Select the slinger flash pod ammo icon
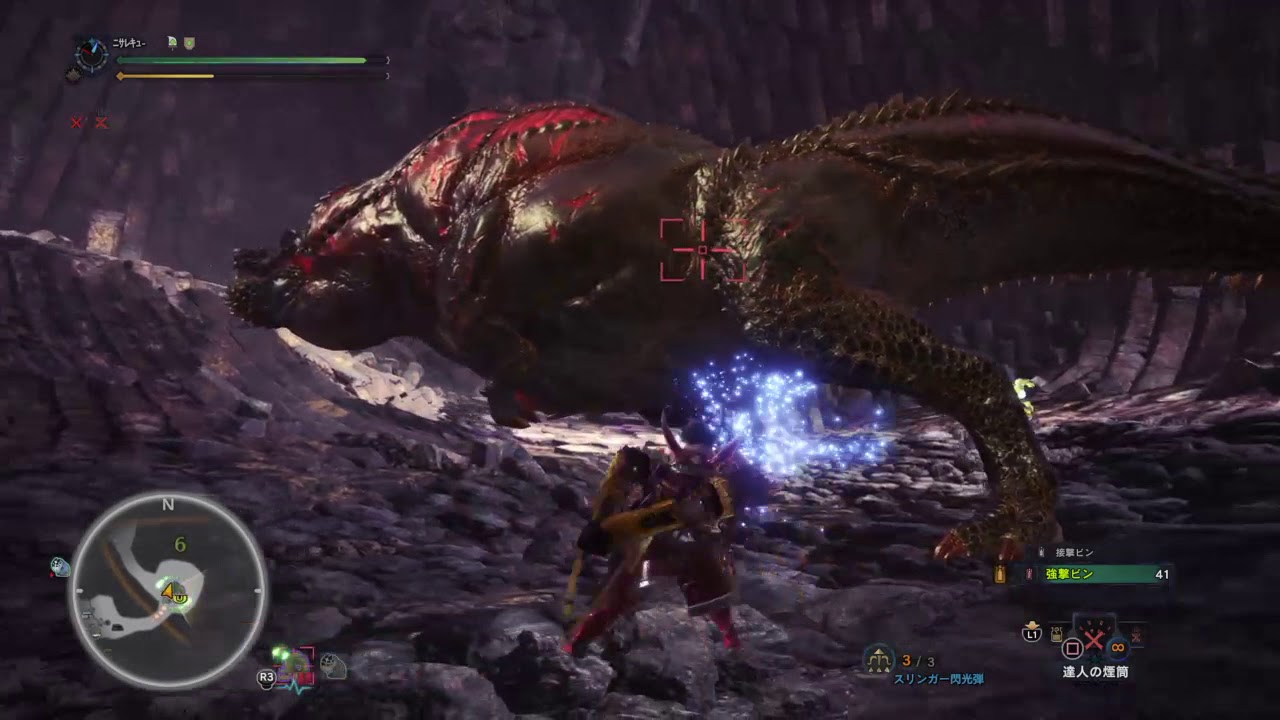 881,660
